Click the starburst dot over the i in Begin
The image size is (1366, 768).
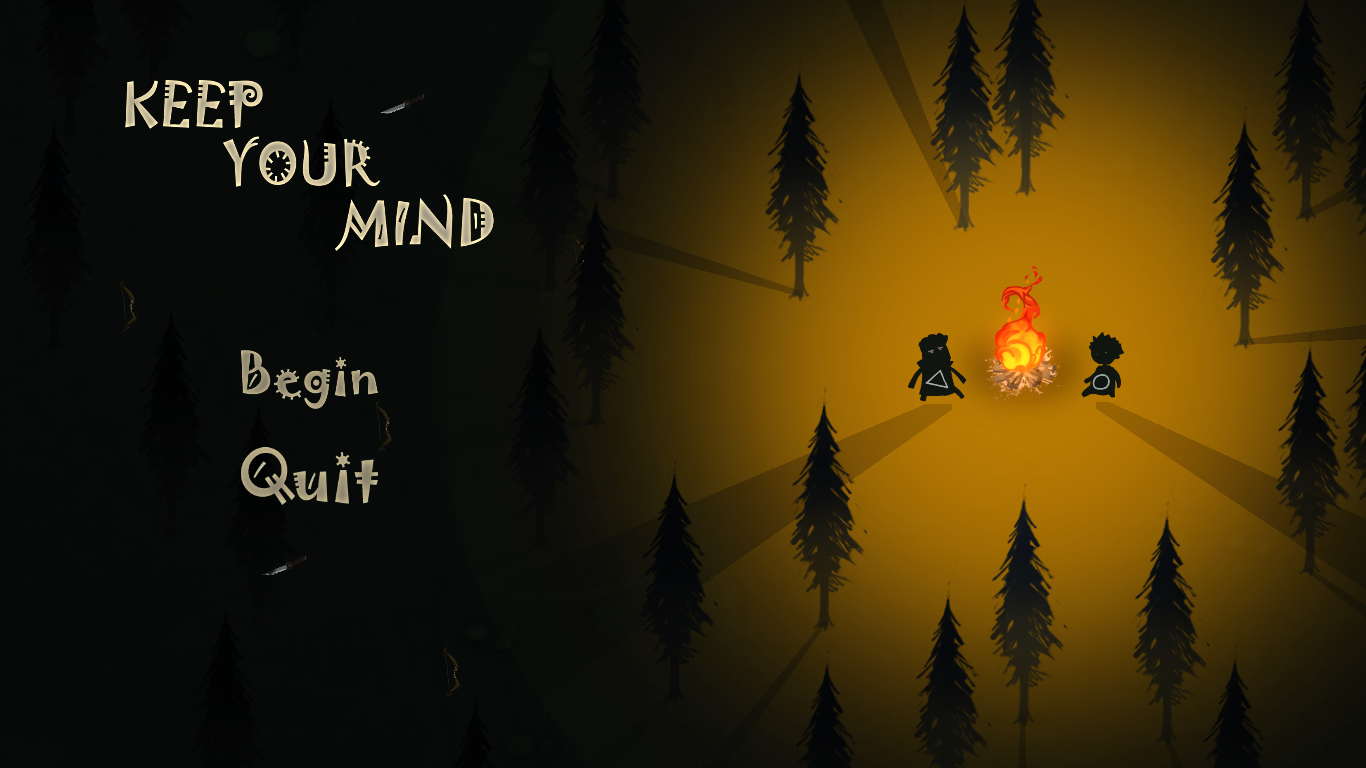click(x=341, y=362)
